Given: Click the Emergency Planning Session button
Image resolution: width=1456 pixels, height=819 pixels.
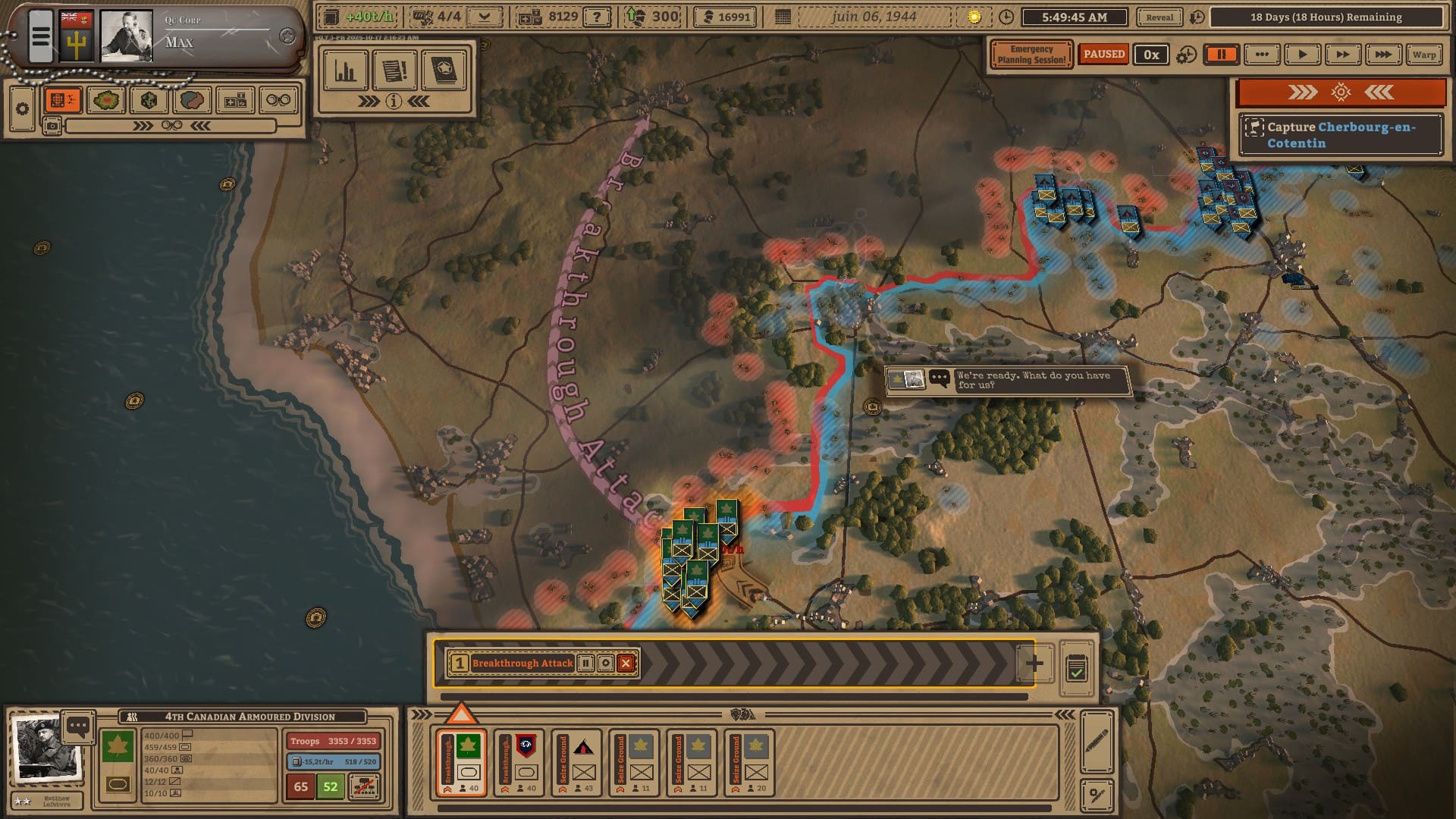Looking at the screenshot, I should tap(1031, 55).
